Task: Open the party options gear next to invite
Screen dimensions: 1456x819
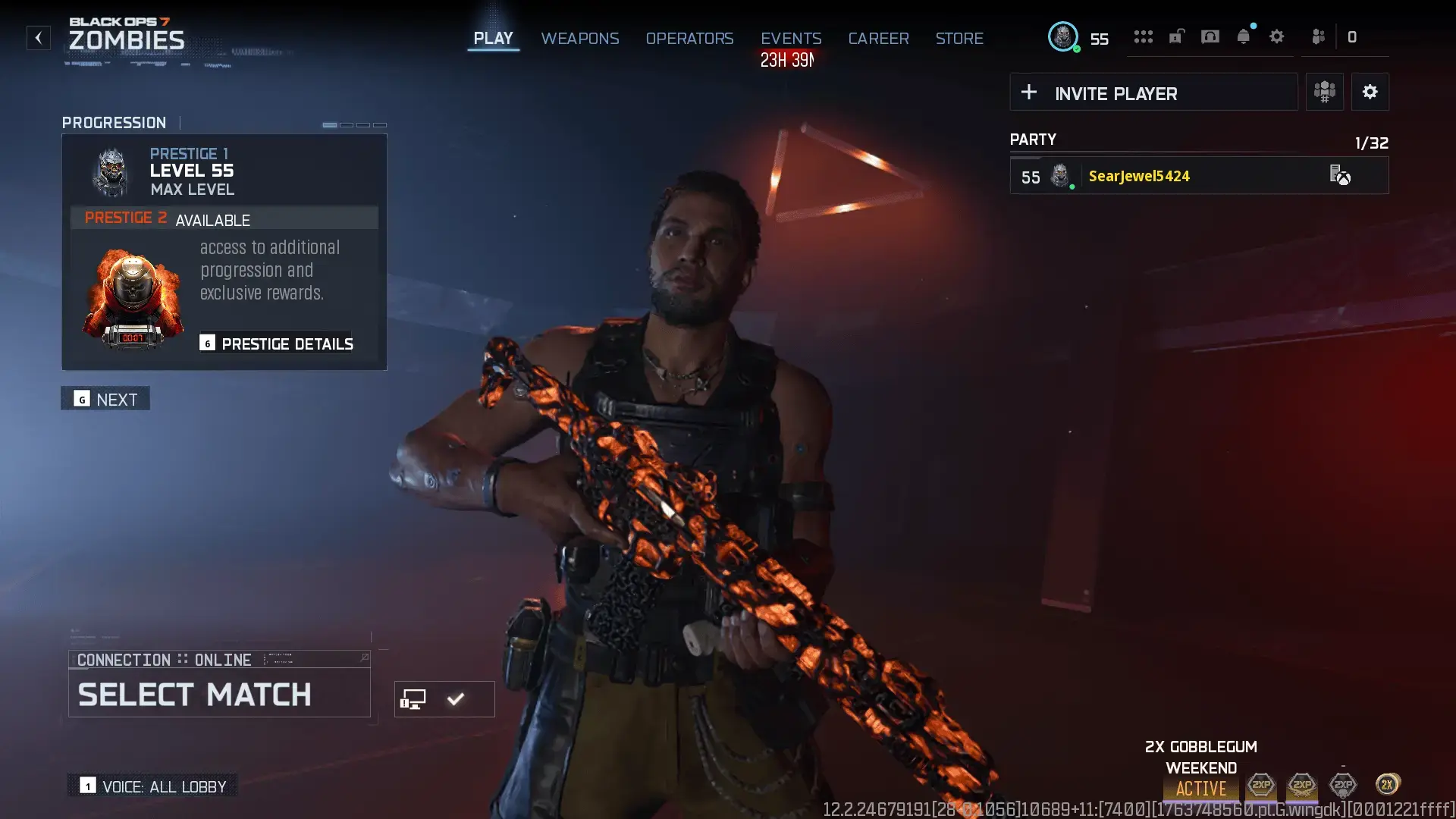Action: (1370, 92)
